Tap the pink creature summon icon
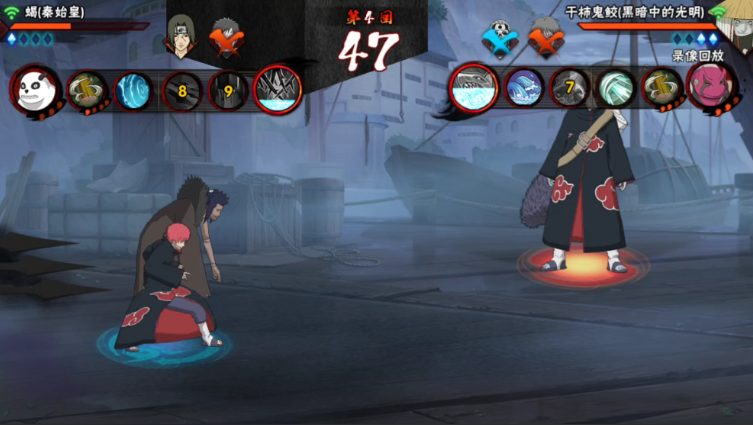The width and height of the screenshot is (753, 425). 711,86
